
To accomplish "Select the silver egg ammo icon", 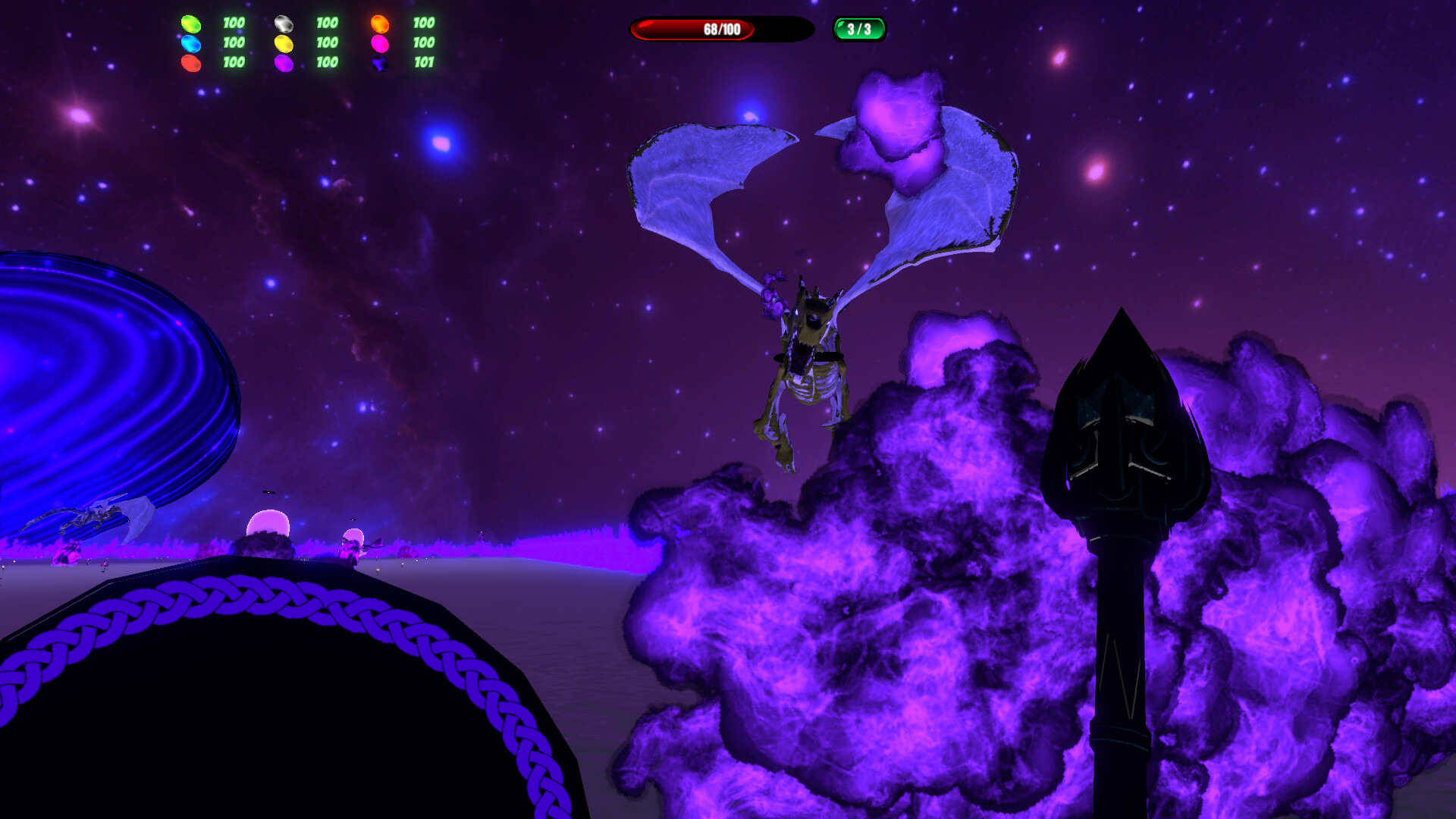I will click(283, 23).
